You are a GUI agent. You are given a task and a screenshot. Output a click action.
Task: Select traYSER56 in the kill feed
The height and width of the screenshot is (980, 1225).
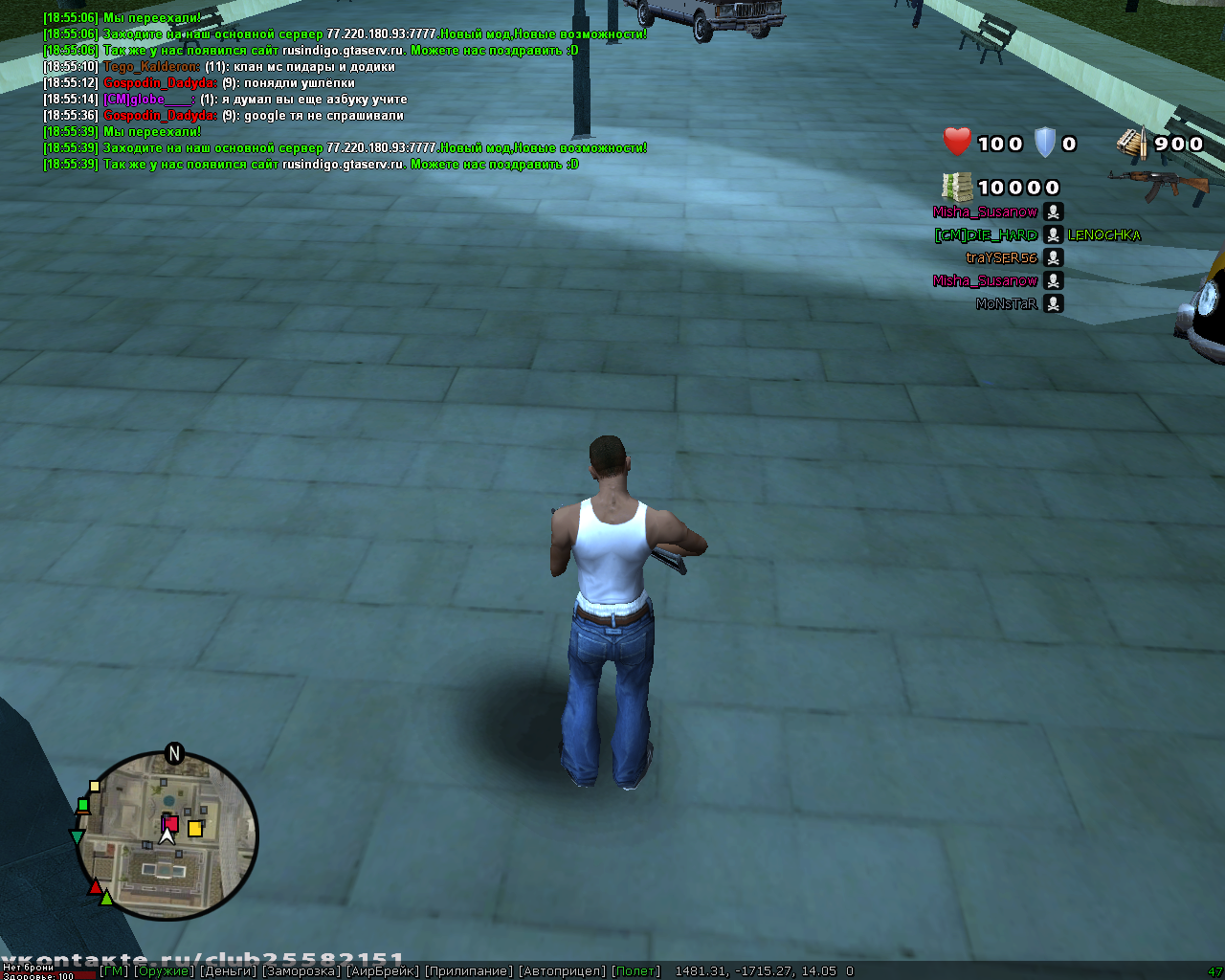tap(1002, 257)
